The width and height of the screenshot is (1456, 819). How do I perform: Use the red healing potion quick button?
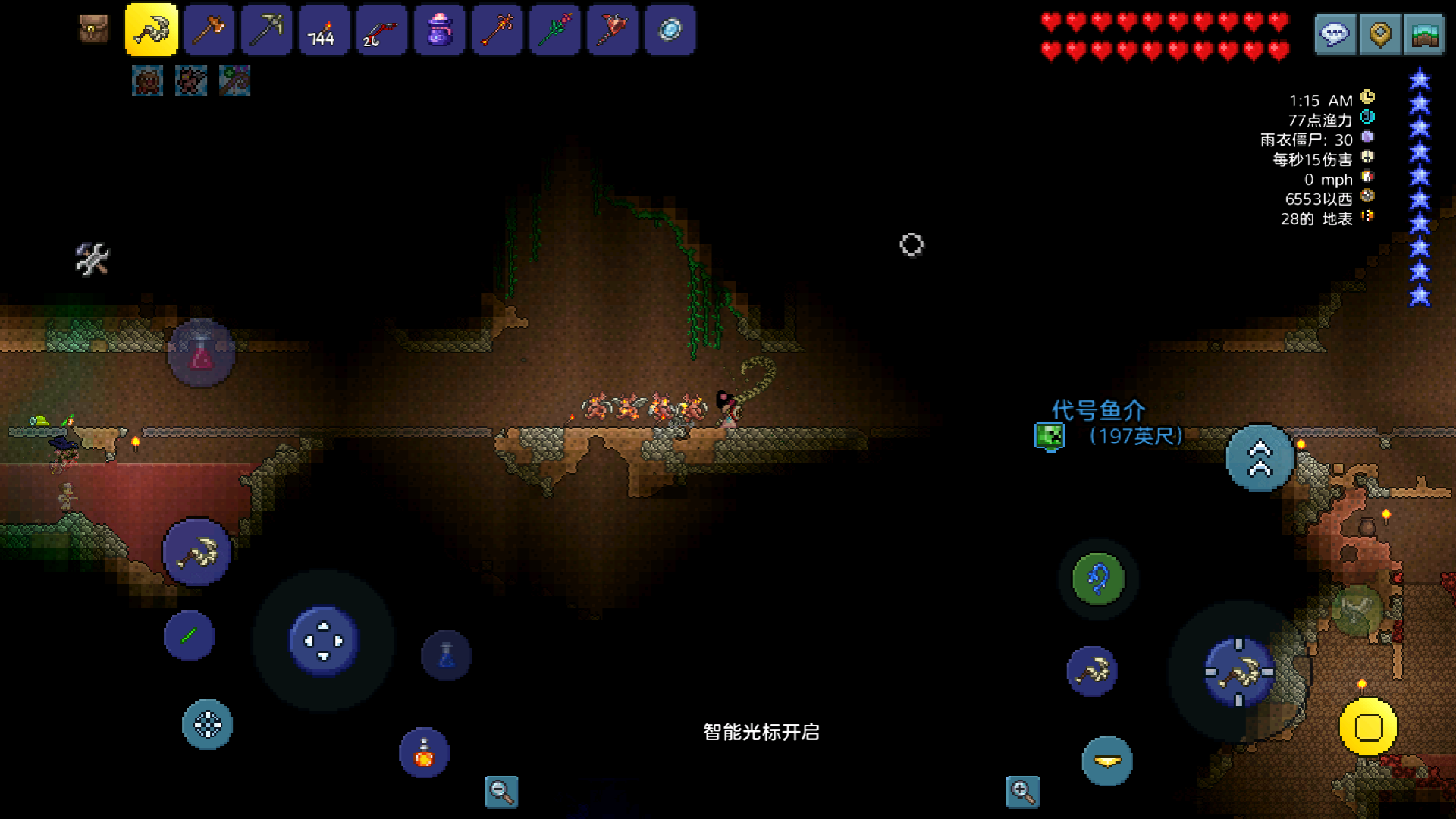pos(201,353)
